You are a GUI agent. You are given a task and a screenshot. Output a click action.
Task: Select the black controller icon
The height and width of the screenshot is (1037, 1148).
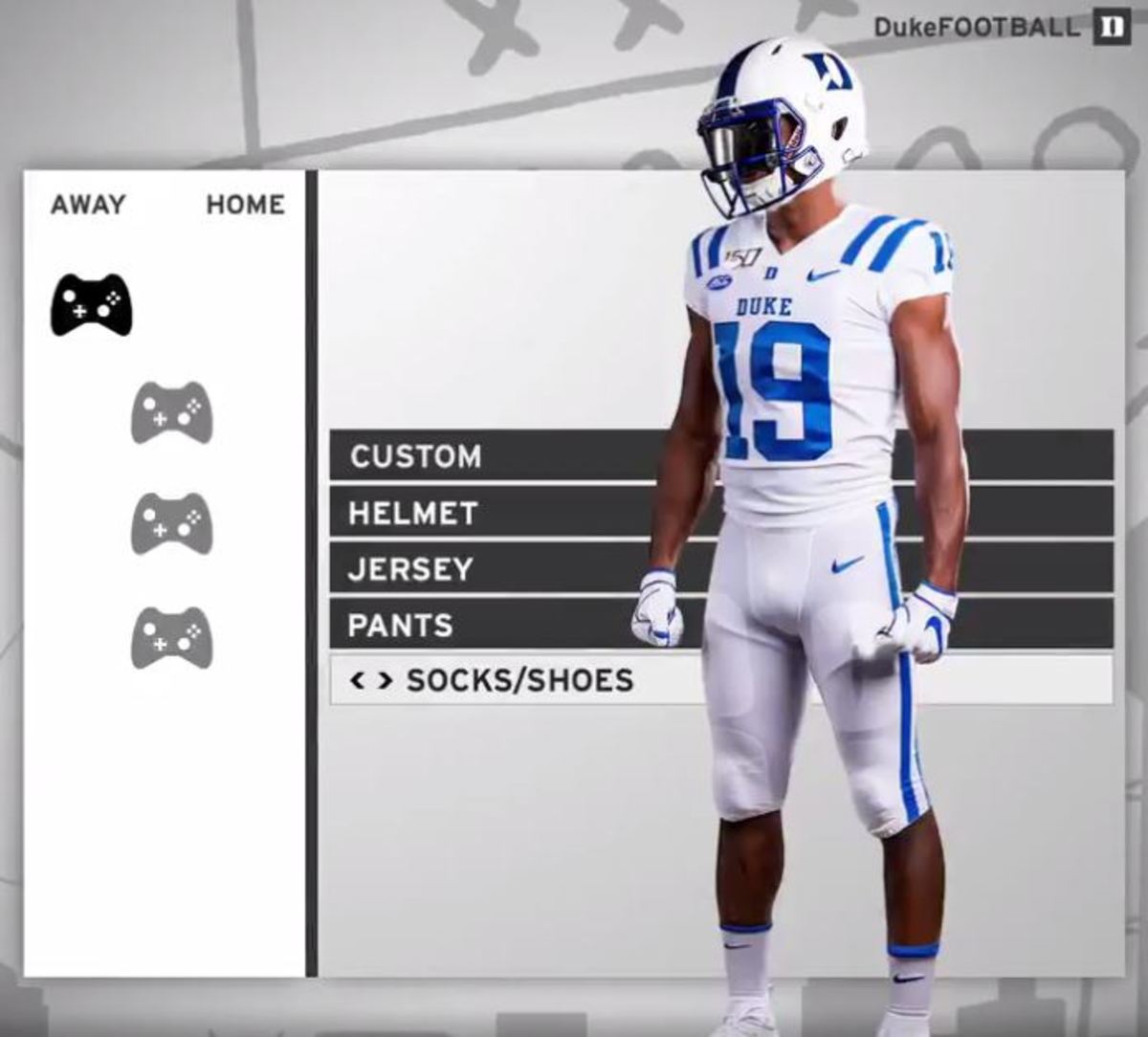point(91,304)
